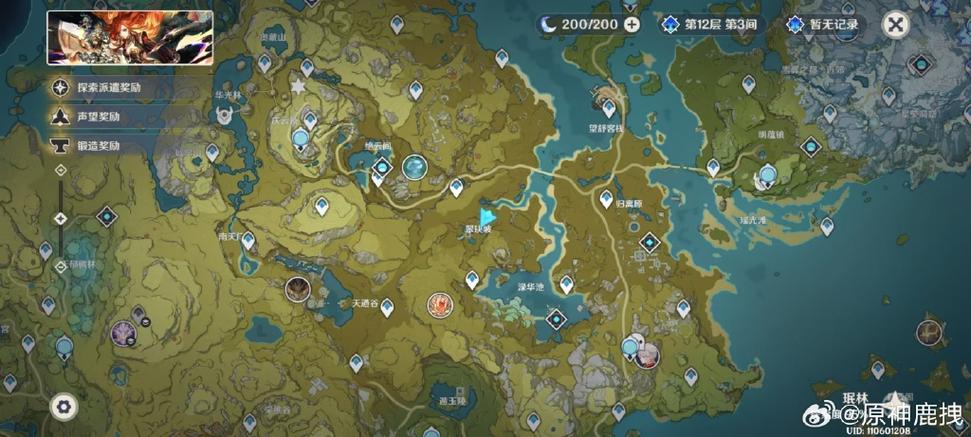Open the 第12层 第3间 Spiral Abyss progress

[x=714, y=25]
